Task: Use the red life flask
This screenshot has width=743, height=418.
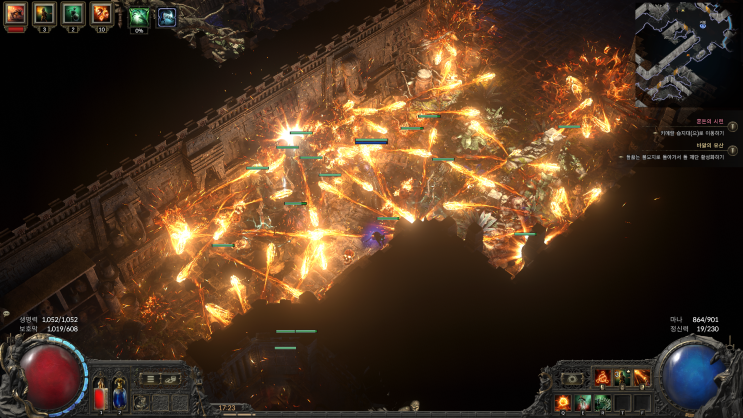Action: click(x=100, y=396)
